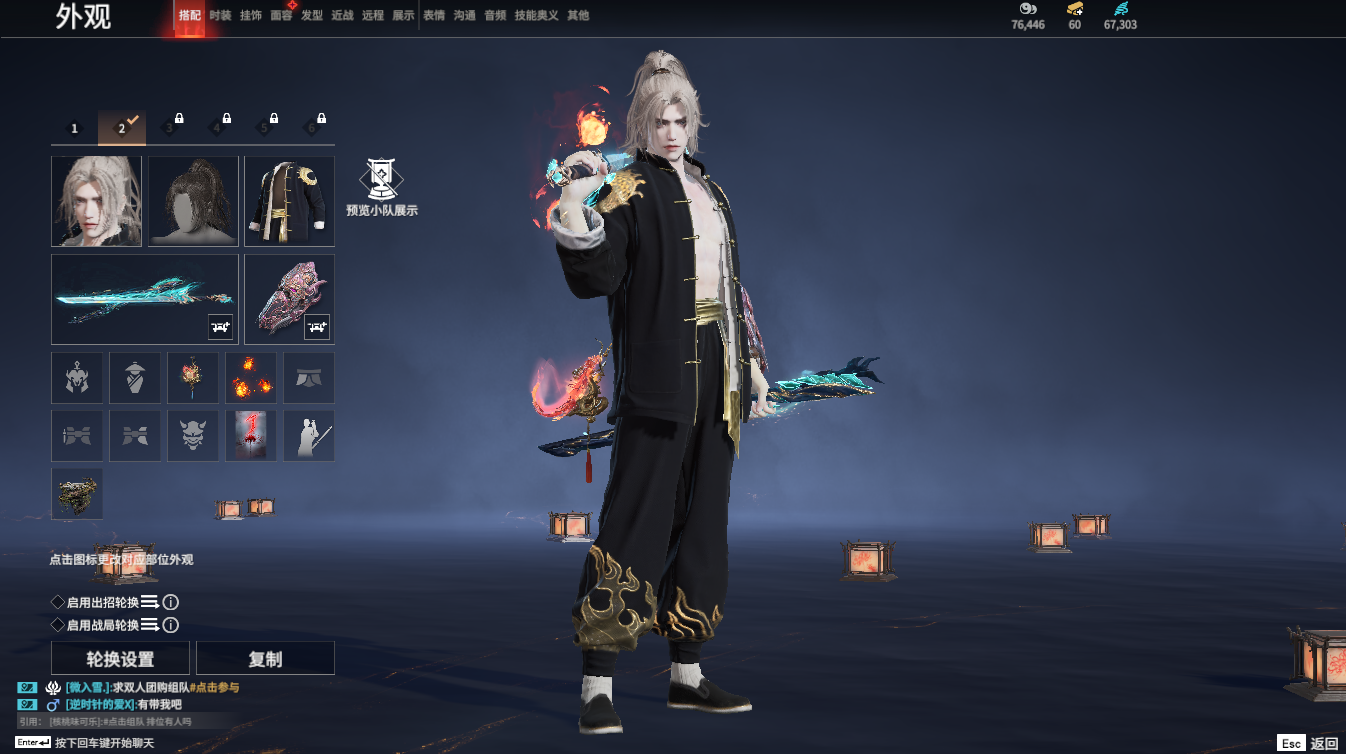This screenshot has width=1346, height=754.
Task: Open the 挂饰 accessories tab
Action: [251, 16]
